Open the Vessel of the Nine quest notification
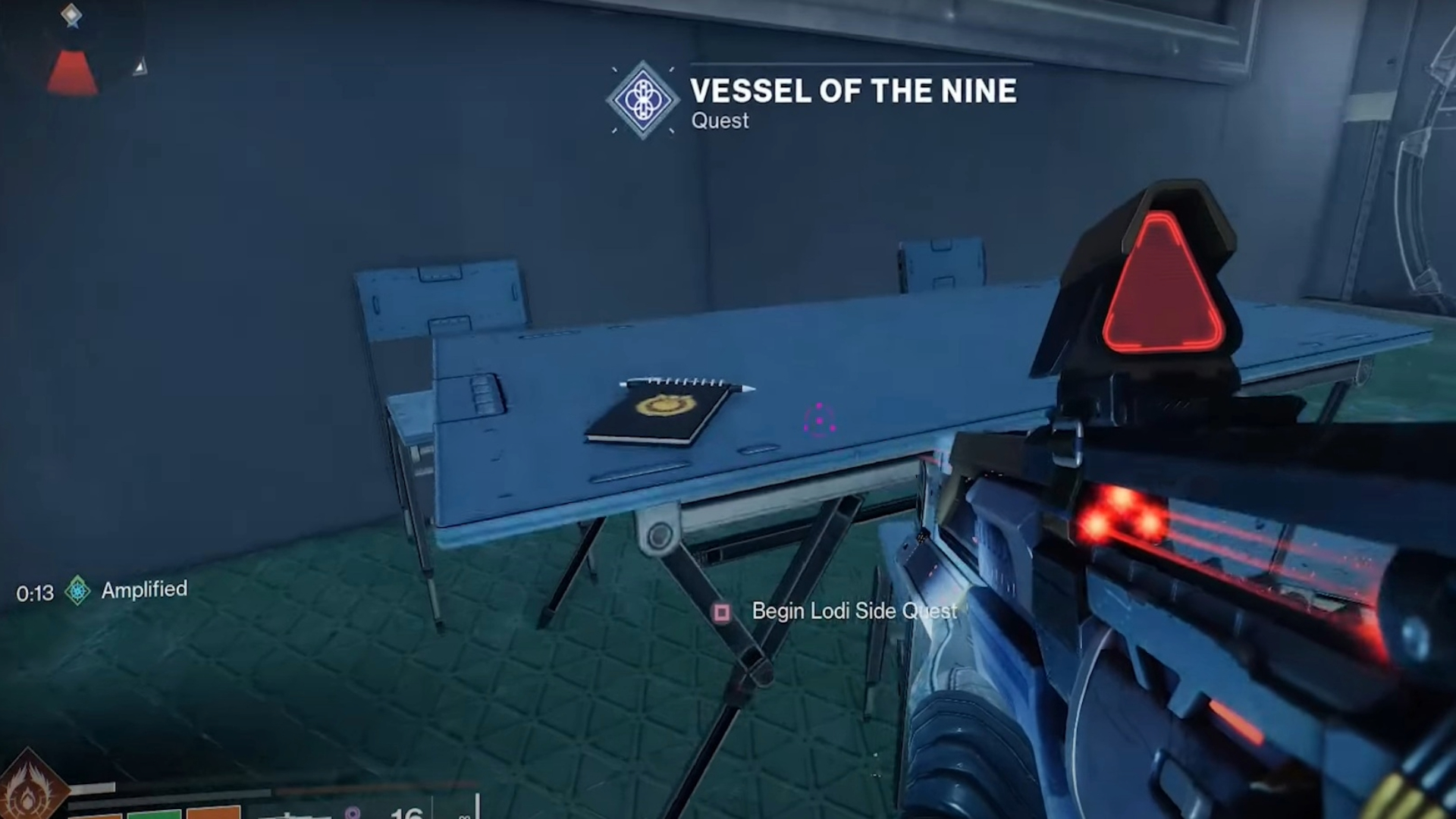 coord(852,91)
